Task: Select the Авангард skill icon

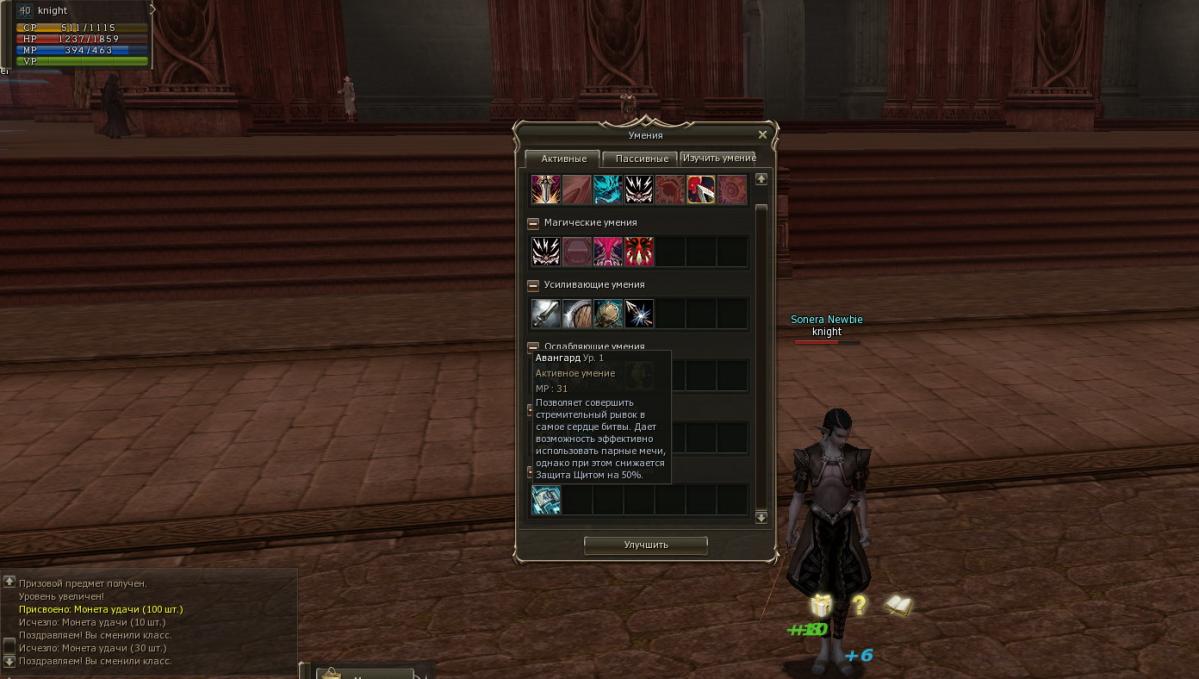Action: tap(546, 500)
